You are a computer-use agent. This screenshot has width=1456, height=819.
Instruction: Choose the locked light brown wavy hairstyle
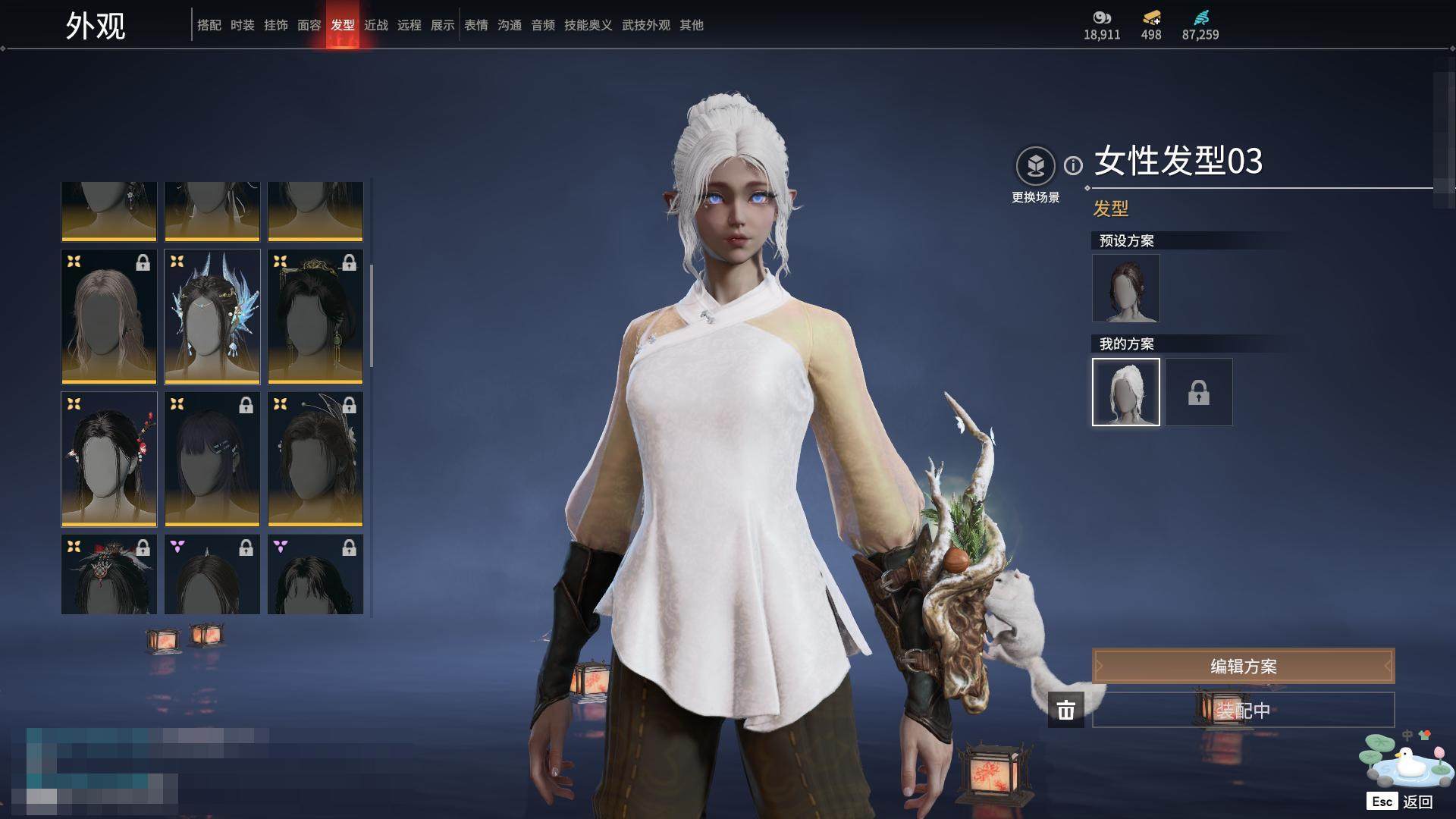pyautogui.click(x=109, y=317)
